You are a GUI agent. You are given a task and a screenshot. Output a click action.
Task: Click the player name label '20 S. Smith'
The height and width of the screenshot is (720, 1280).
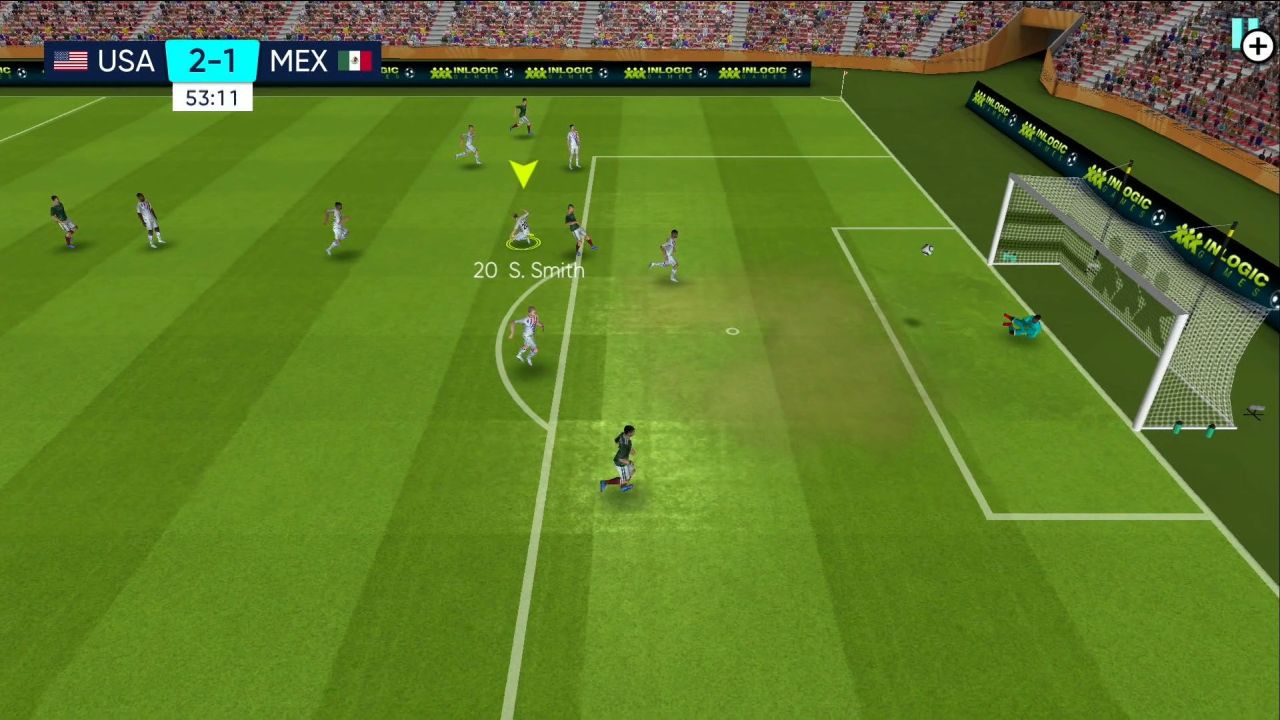click(x=527, y=269)
